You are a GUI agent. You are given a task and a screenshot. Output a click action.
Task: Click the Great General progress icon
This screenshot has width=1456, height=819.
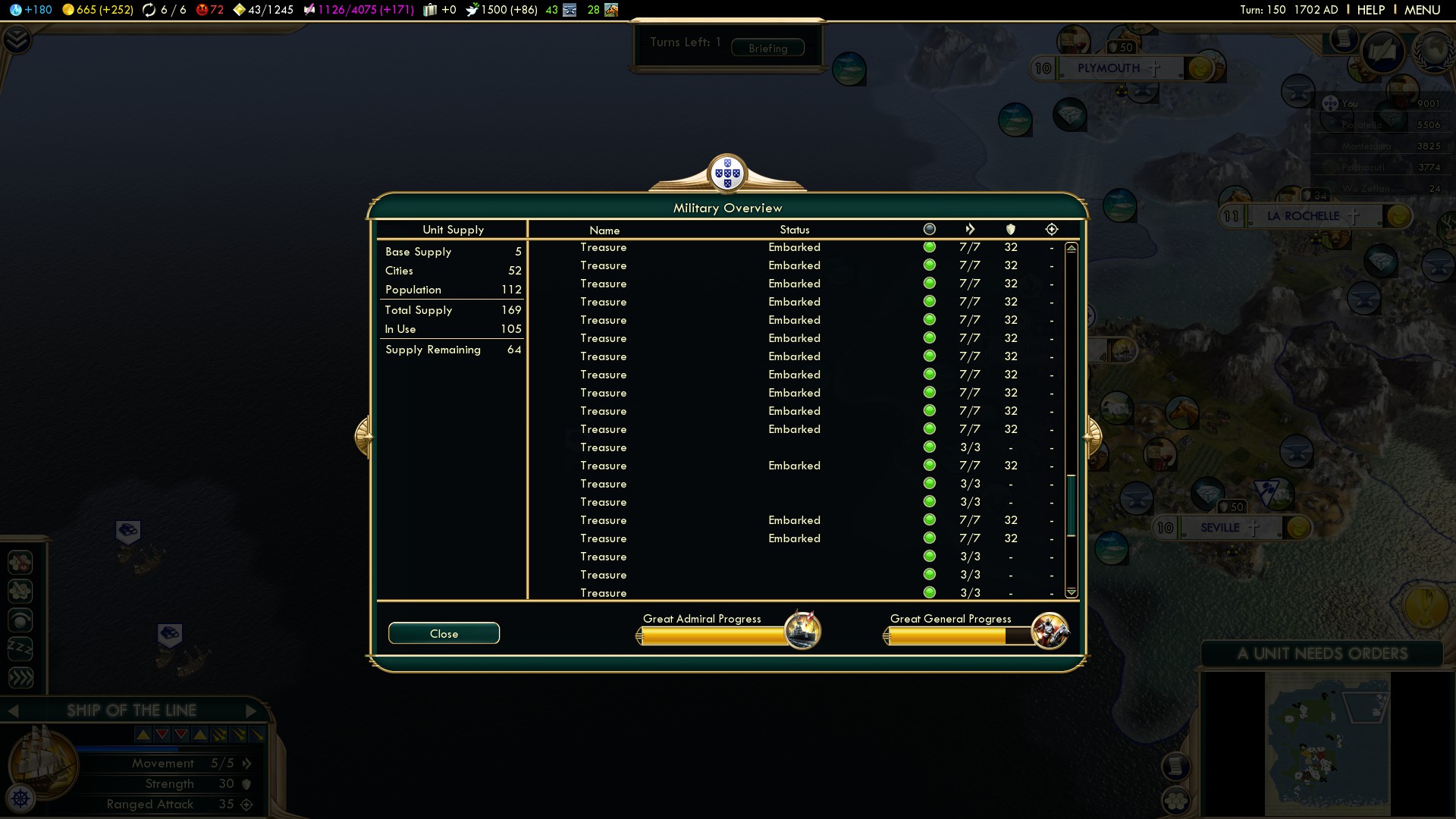click(x=1050, y=630)
